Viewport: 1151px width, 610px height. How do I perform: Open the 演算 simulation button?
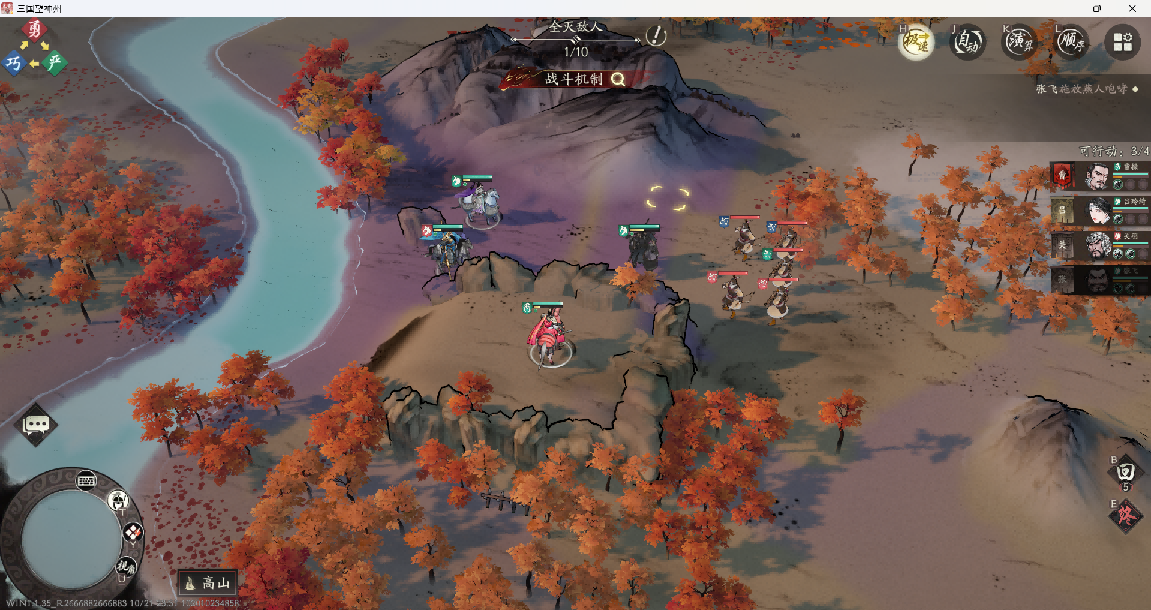pos(1020,42)
